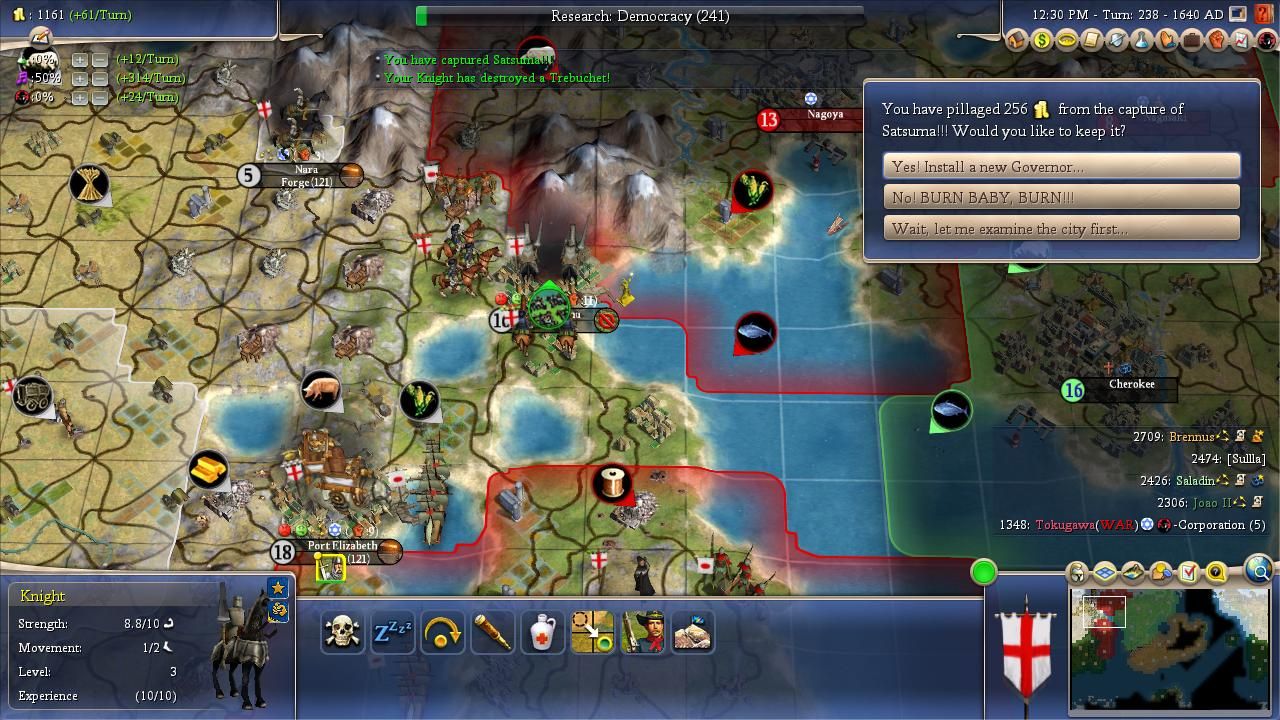The height and width of the screenshot is (720, 1280).
Task: Open the Military Advisor fist icon
Action: 1217,41
